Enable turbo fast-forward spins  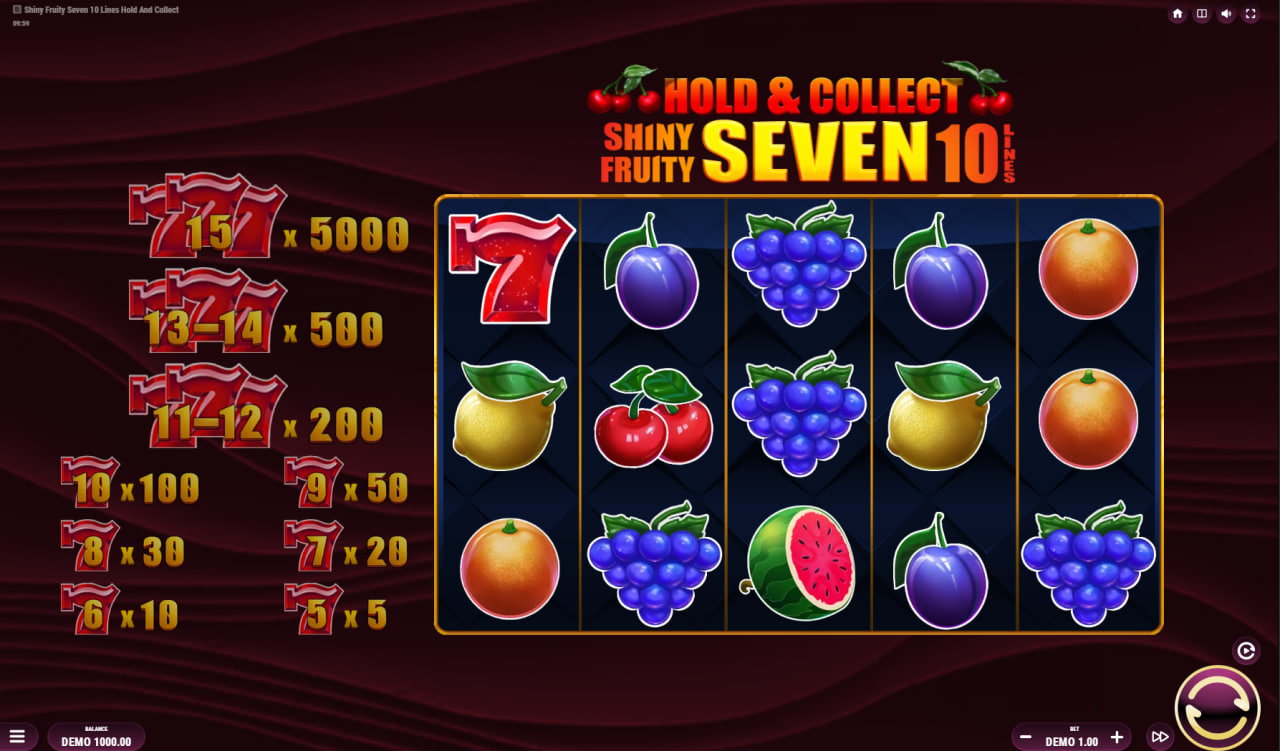pos(1160,735)
